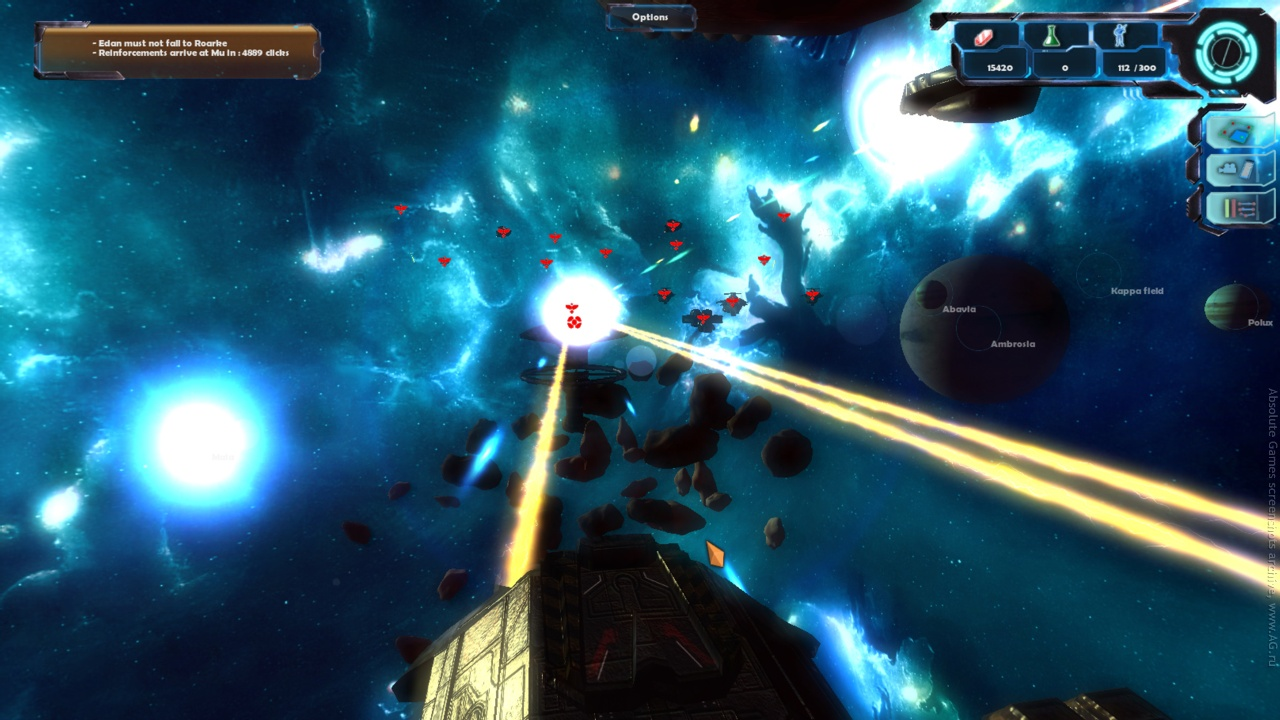Select the Kappa field marker
The width and height of the screenshot is (1280, 720).
(x=1137, y=291)
